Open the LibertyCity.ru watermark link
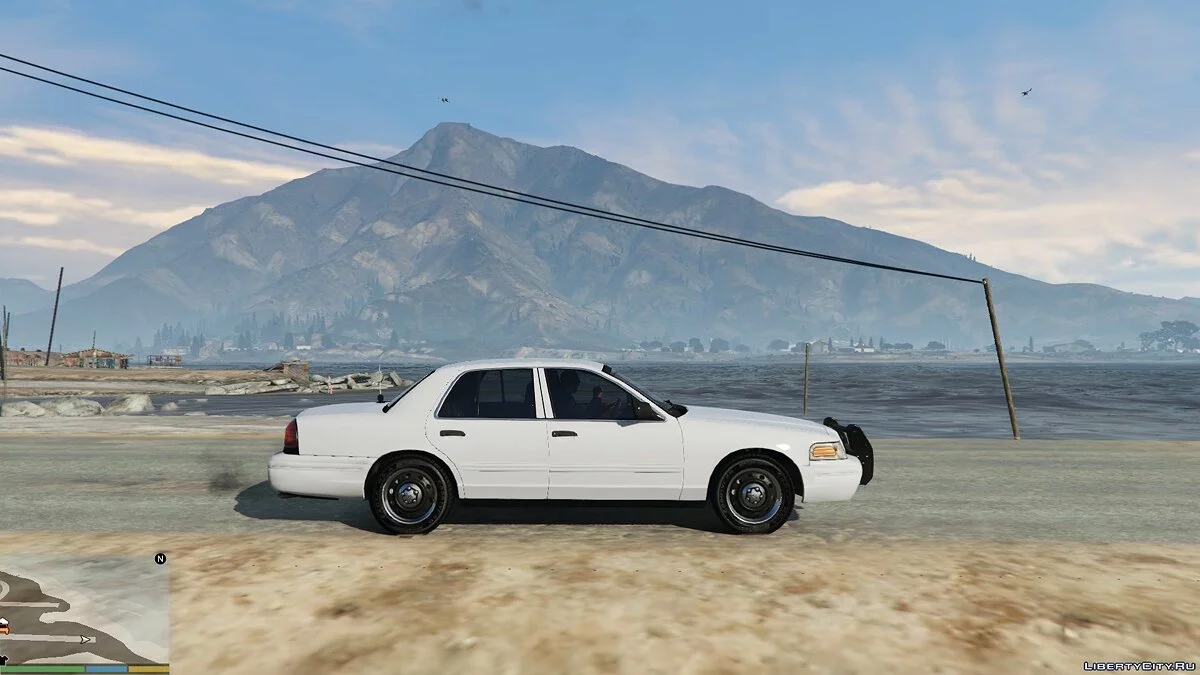 coord(1138,664)
